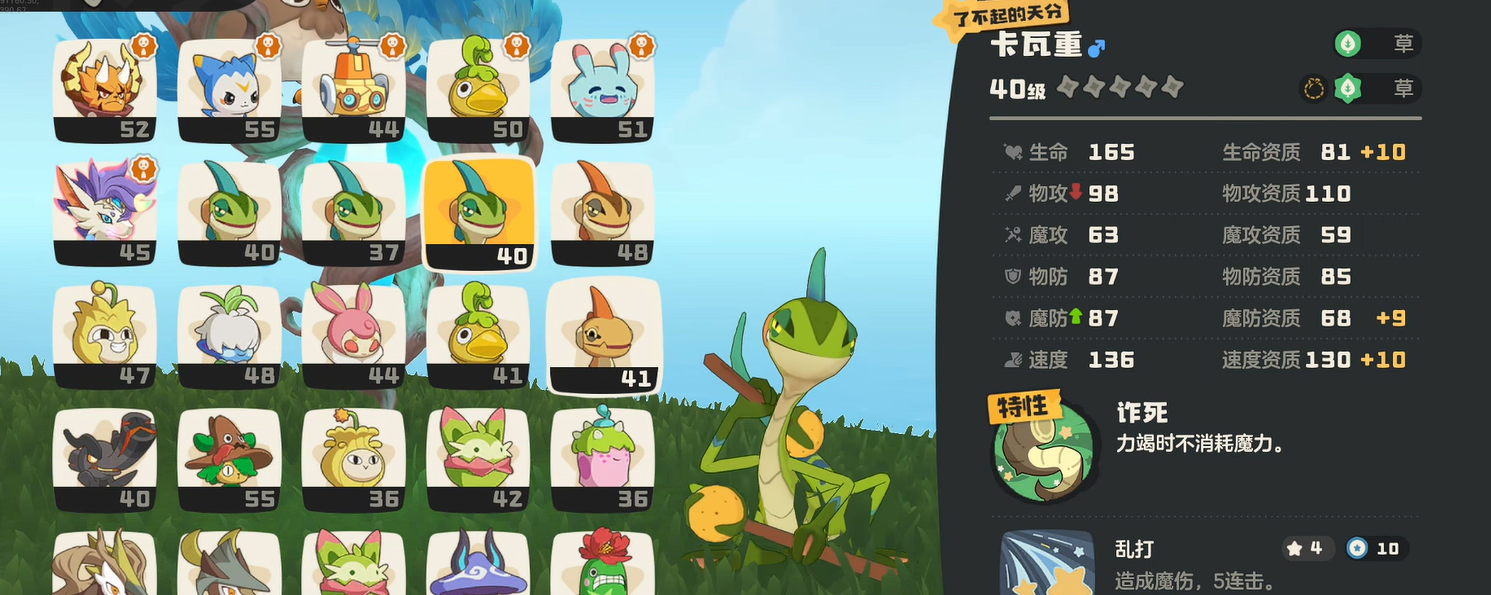Select the orange lizard at level 48
The width and height of the screenshot is (1491, 595).
(x=601, y=212)
